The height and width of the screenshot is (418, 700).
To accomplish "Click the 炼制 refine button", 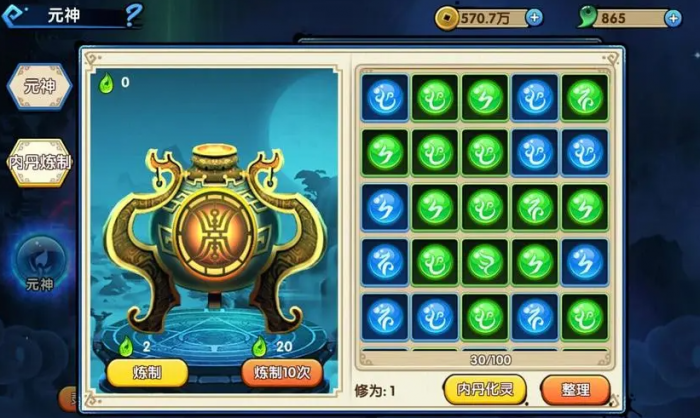I will click(x=147, y=373).
